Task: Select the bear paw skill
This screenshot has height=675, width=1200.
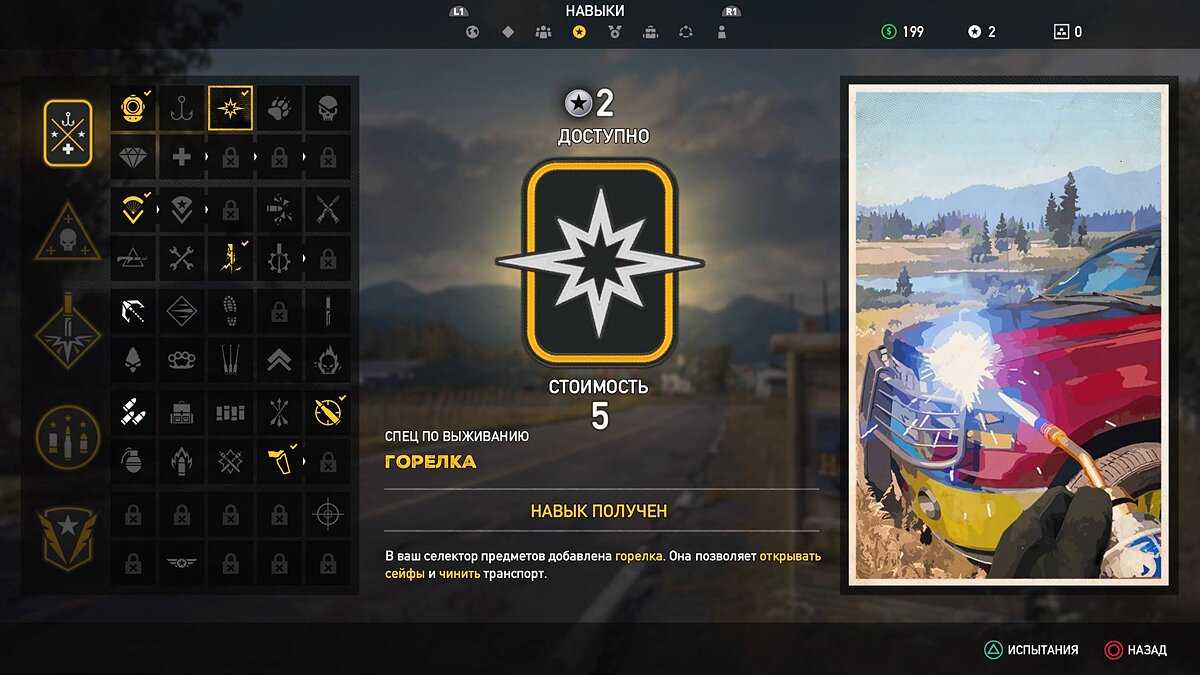Action: pyautogui.click(x=279, y=108)
